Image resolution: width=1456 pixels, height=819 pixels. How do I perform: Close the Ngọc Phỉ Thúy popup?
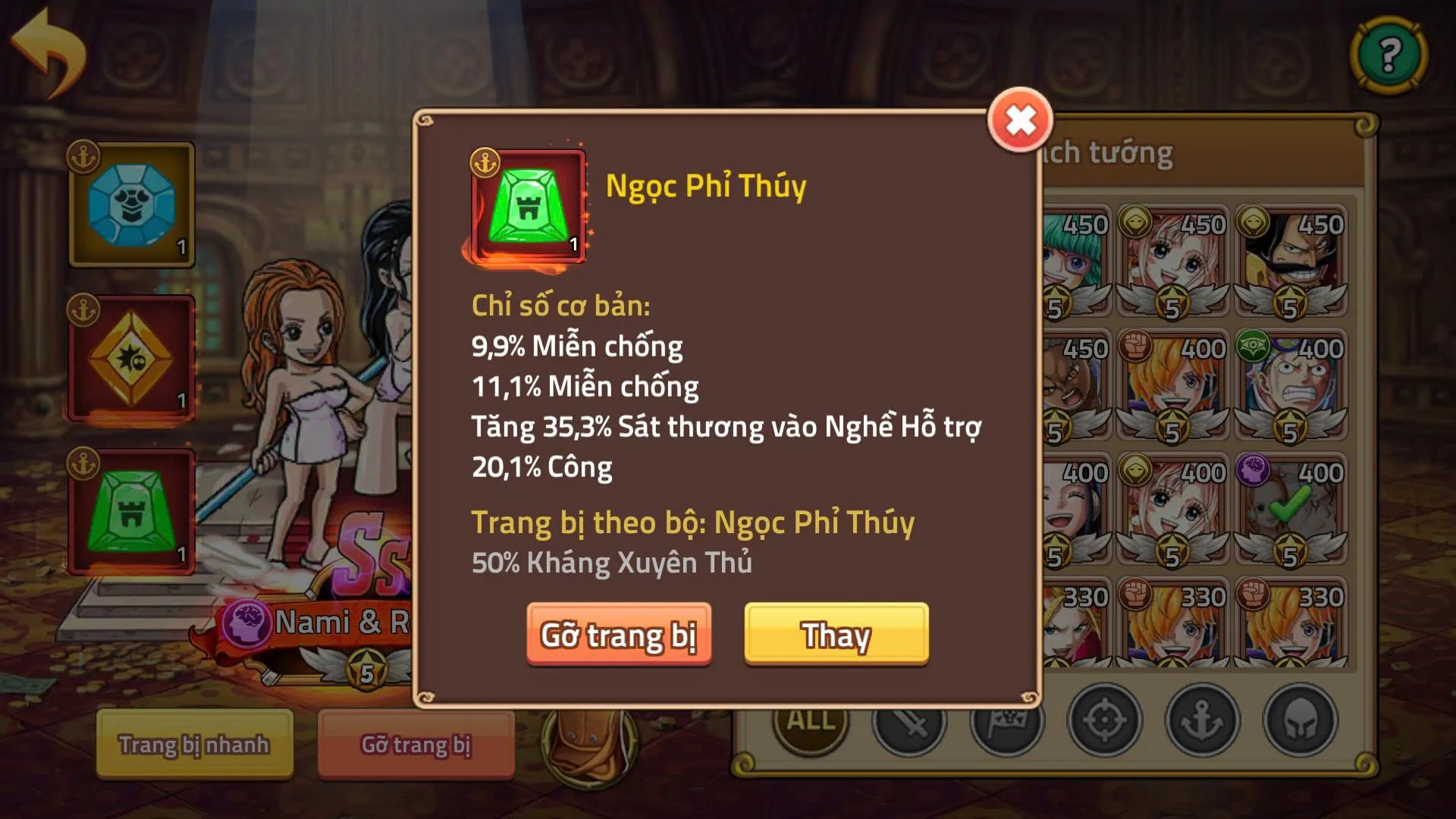coord(1020,120)
